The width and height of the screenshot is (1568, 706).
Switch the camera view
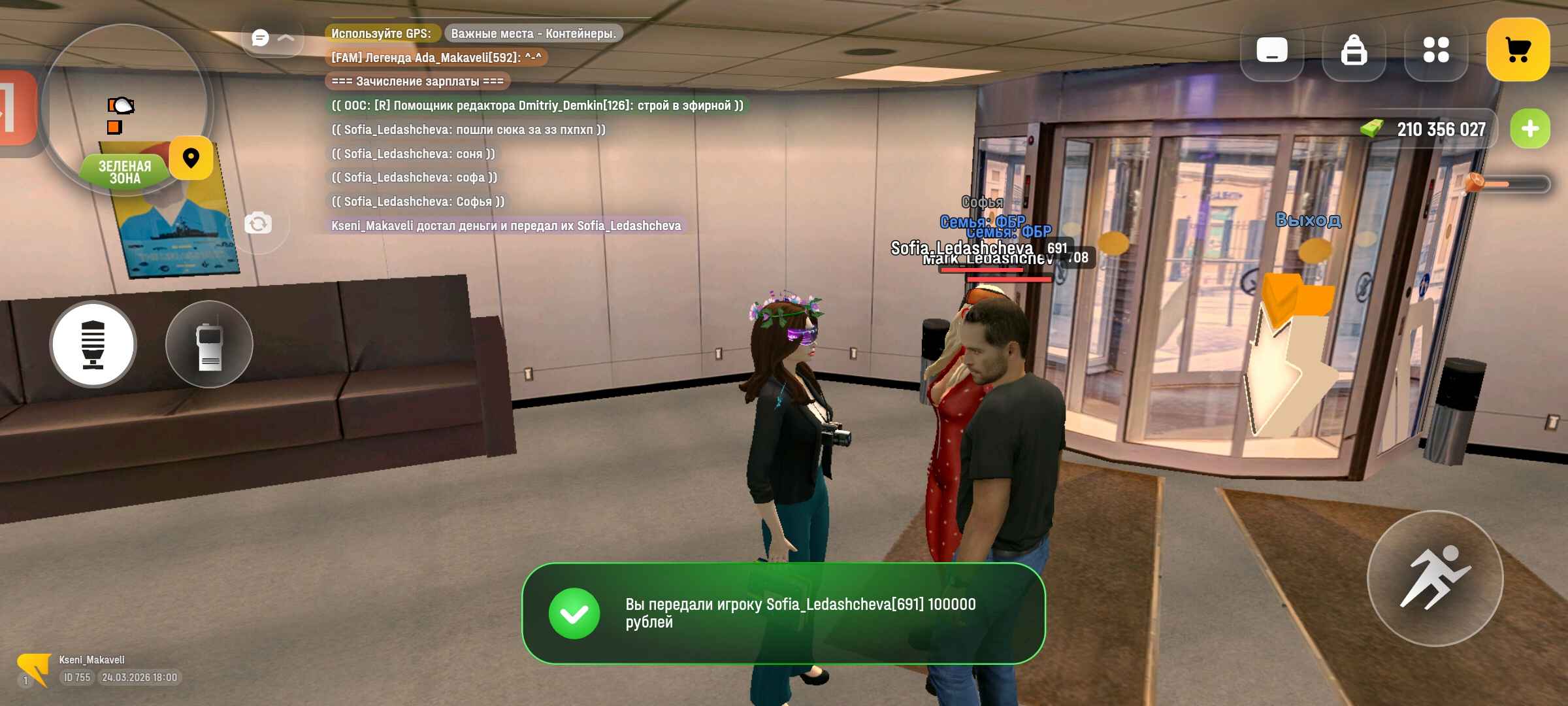click(258, 224)
